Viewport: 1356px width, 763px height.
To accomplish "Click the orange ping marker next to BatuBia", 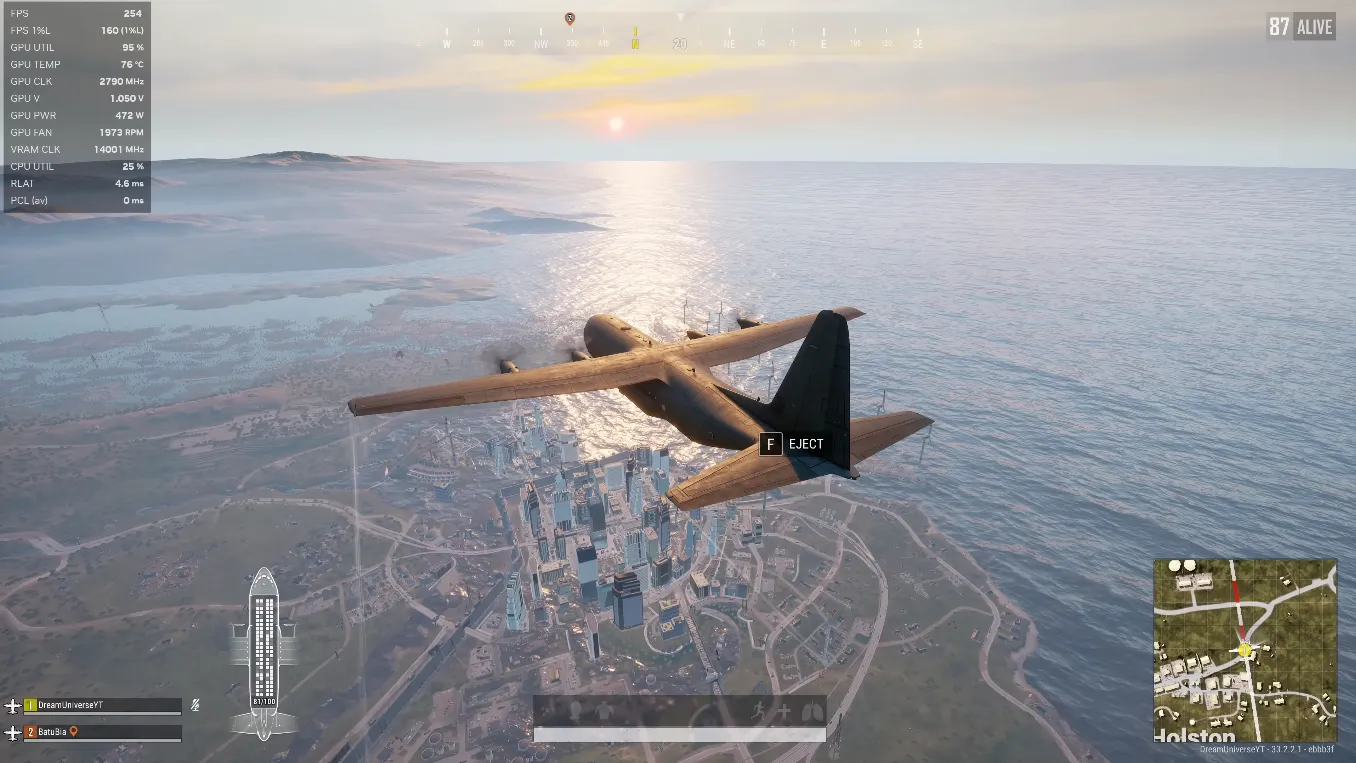I will tap(74, 732).
